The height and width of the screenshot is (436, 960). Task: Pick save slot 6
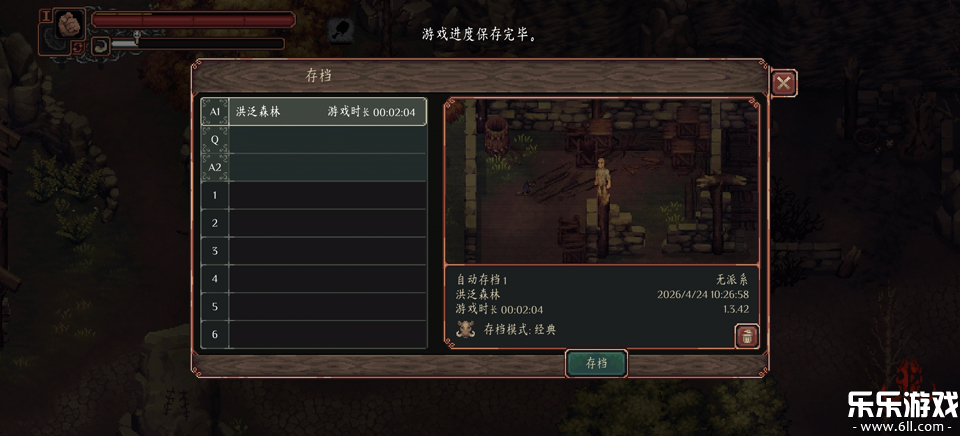(x=315, y=334)
